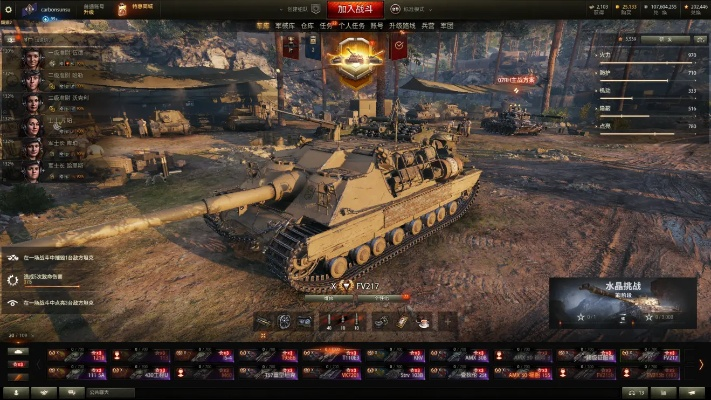This screenshot has height=400, width=711.
Task: Select the 军团 clan tab
Action: coord(446,26)
